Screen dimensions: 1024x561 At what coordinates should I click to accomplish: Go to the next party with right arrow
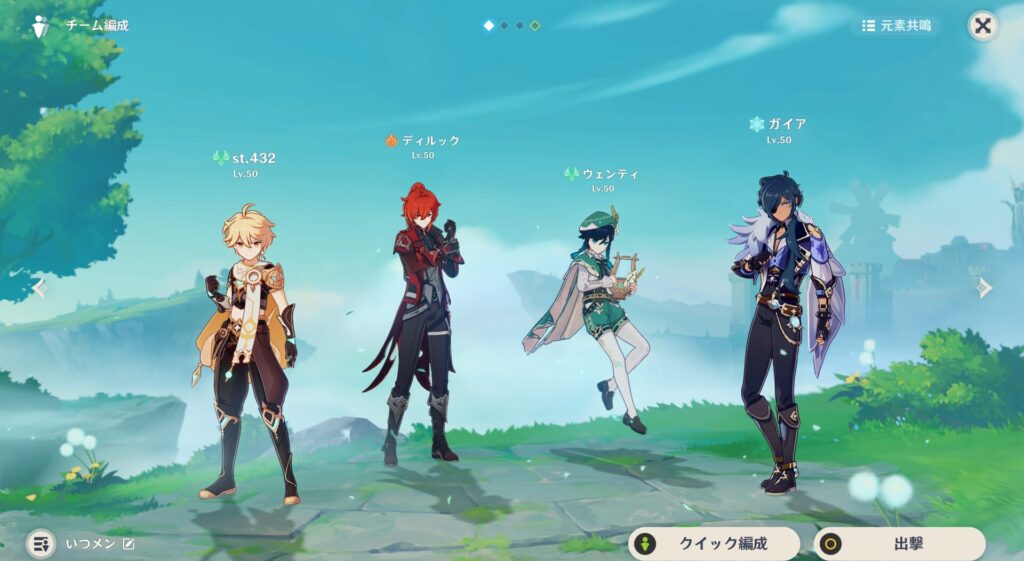[x=985, y=288]
